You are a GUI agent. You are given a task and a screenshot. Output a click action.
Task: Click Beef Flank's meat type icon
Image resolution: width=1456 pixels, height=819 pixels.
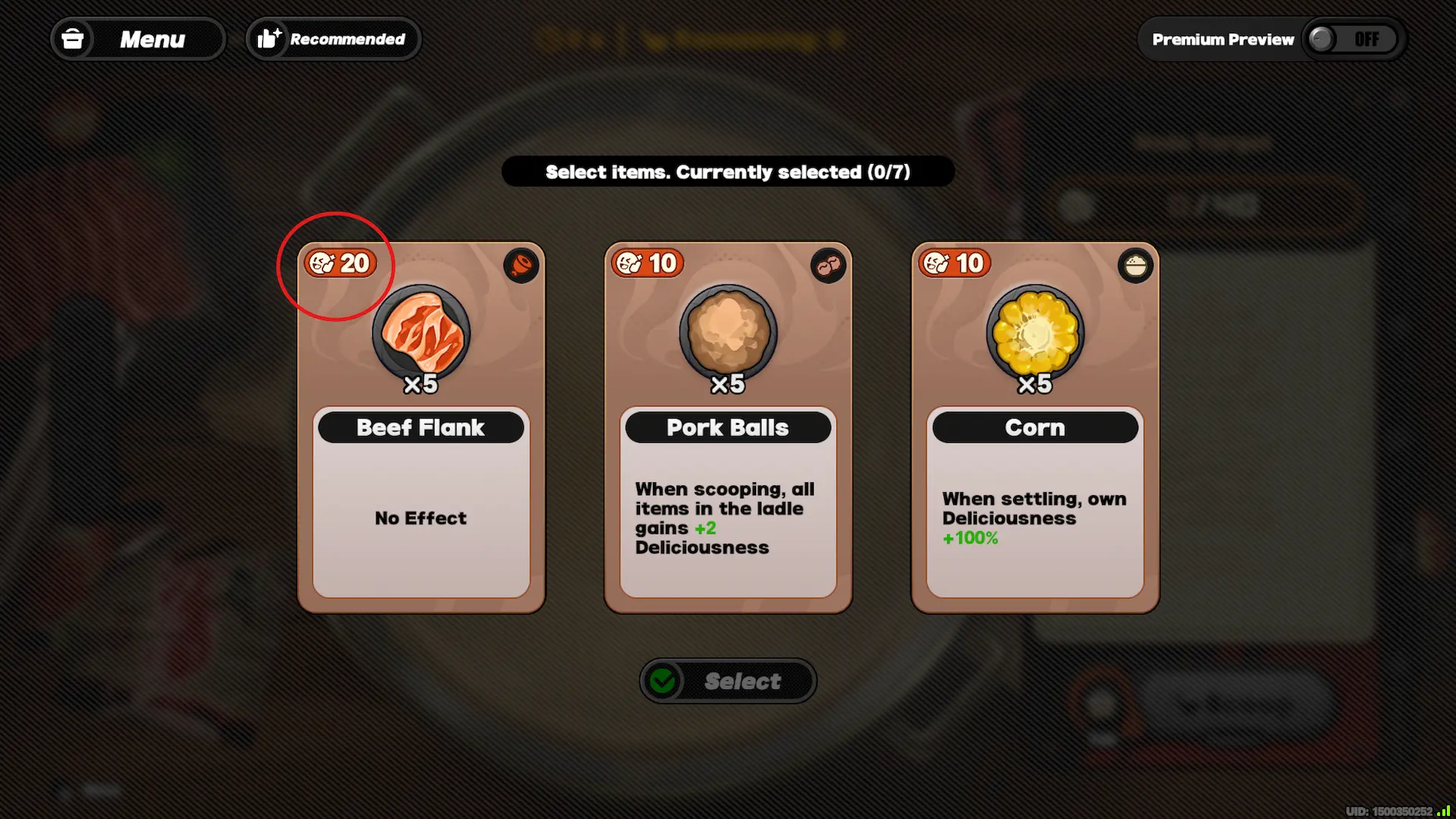[x=521, y=265]
